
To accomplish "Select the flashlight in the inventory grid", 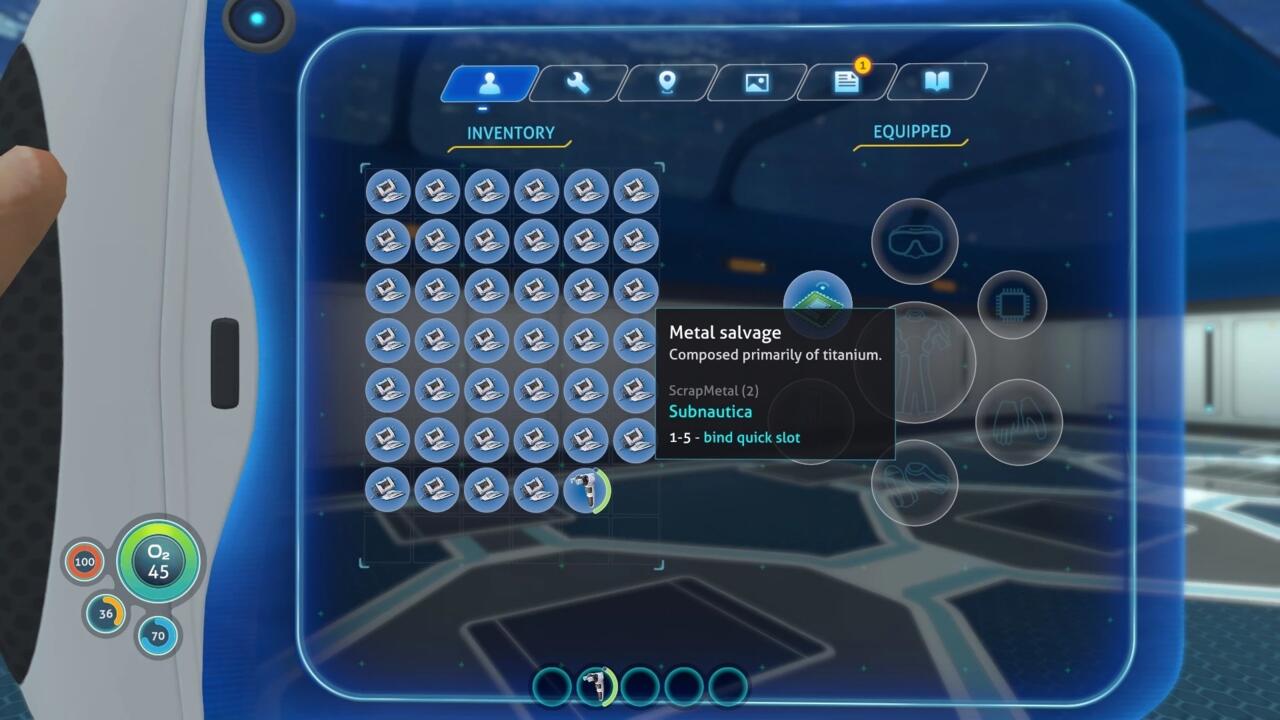I will click(x=587, y=491).
